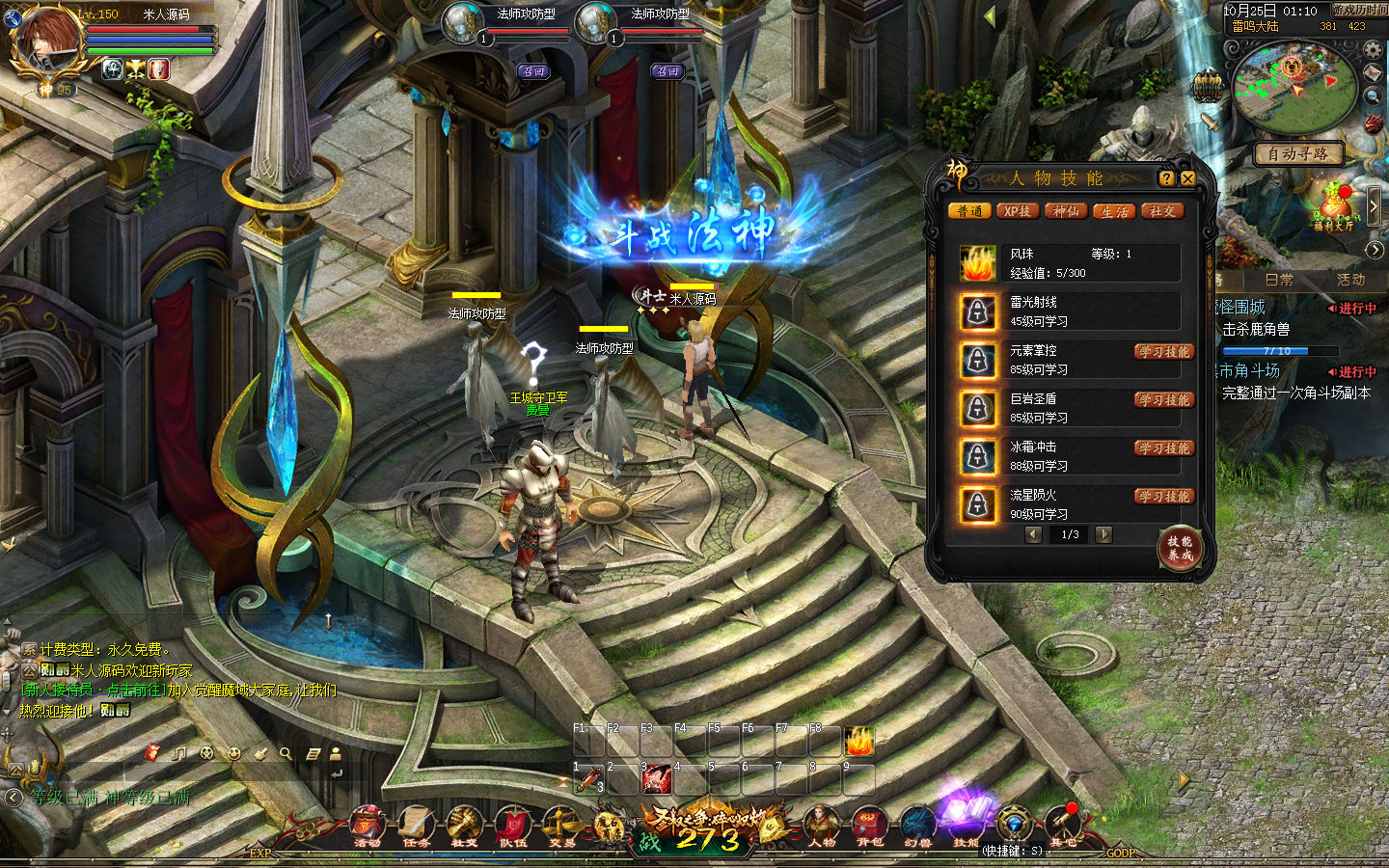1389x868 pixels.
Task: Select the 社交 social skills tab
Action: click(1162, 211)
